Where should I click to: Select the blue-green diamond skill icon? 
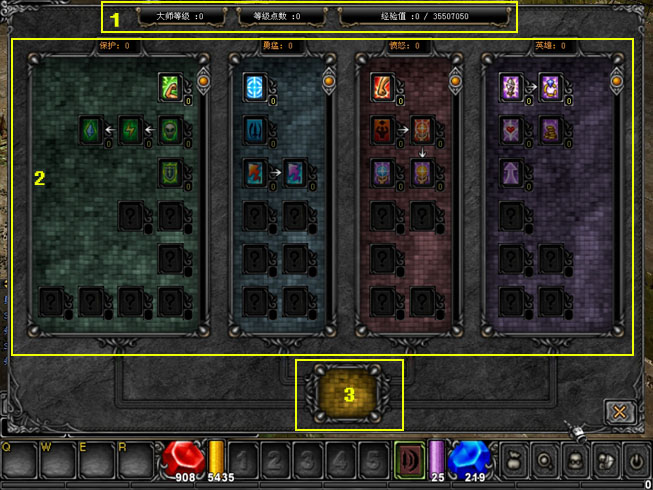coord(92,130)
